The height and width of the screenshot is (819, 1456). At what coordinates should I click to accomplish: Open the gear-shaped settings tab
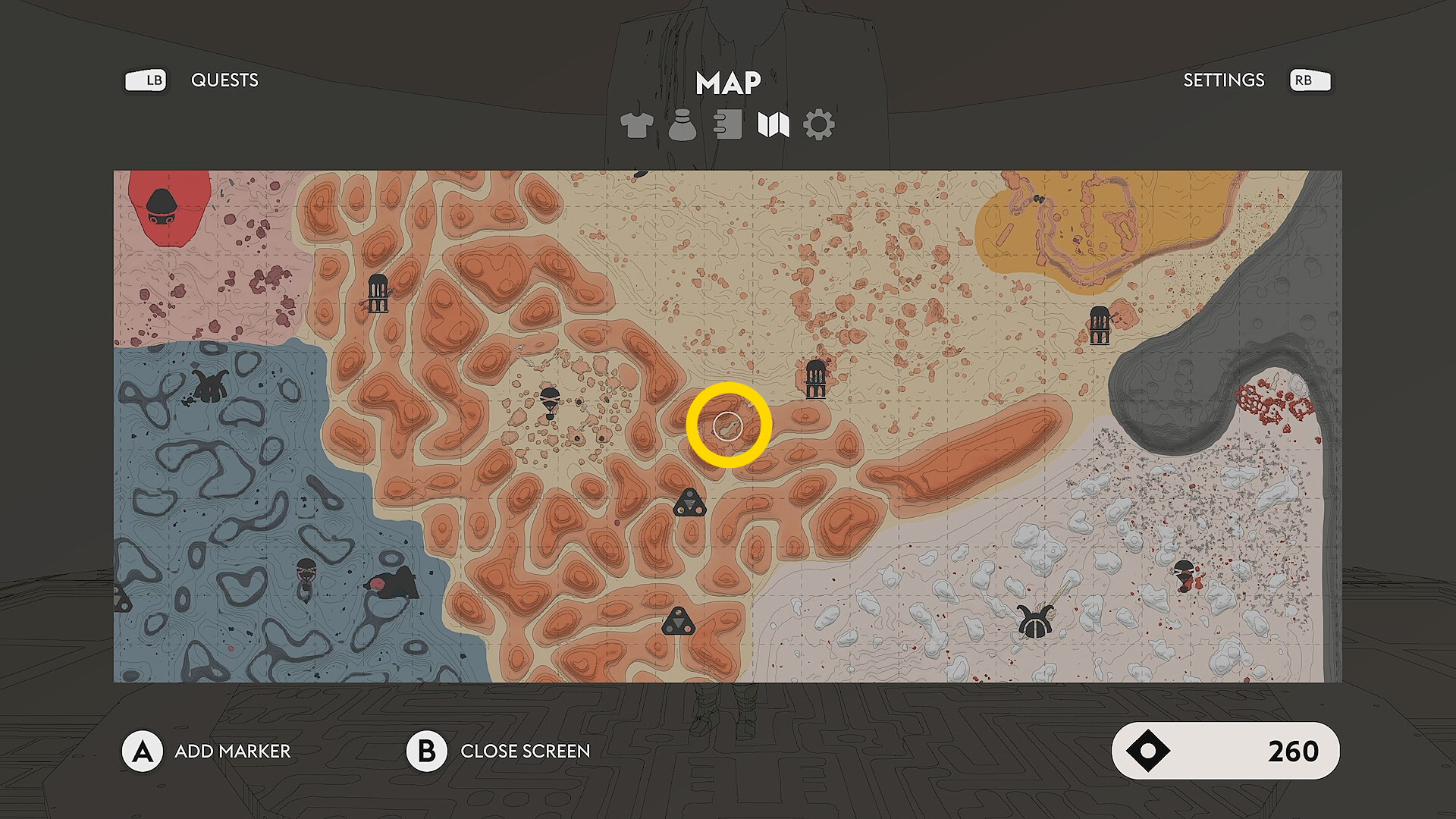coord(819,125)
